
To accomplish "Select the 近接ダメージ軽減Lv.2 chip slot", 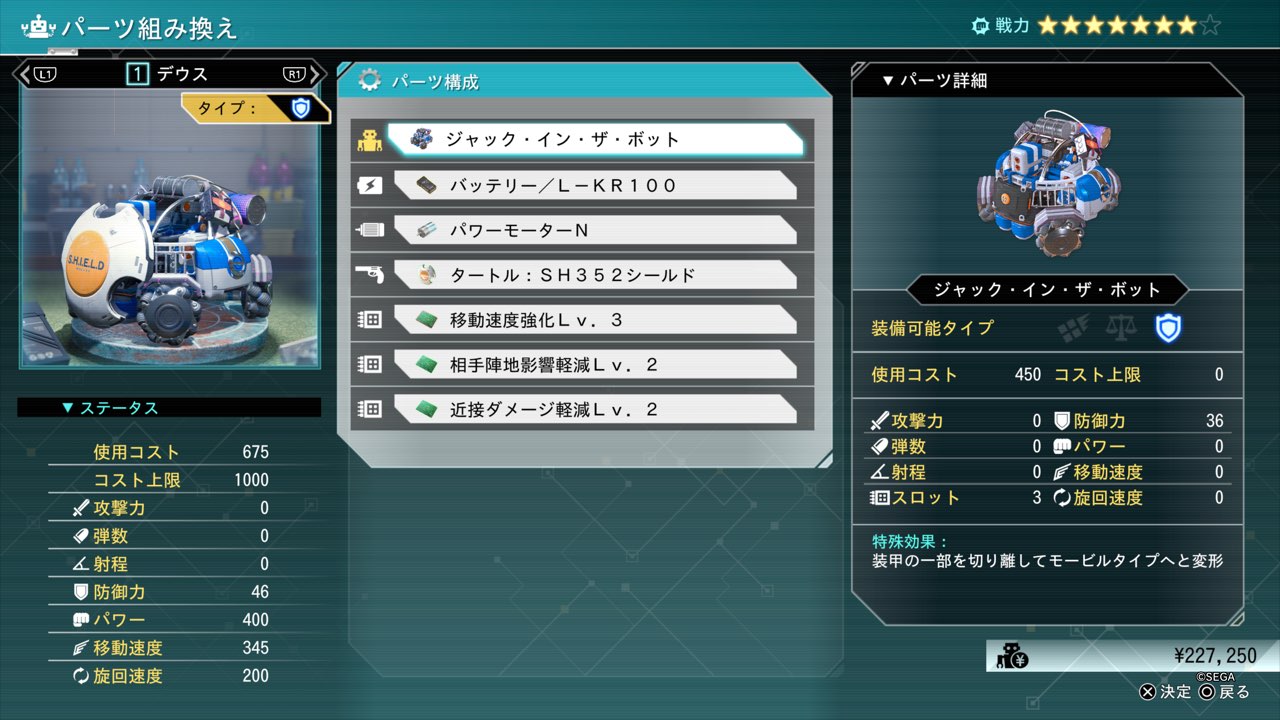I will (x=594, y=410).
